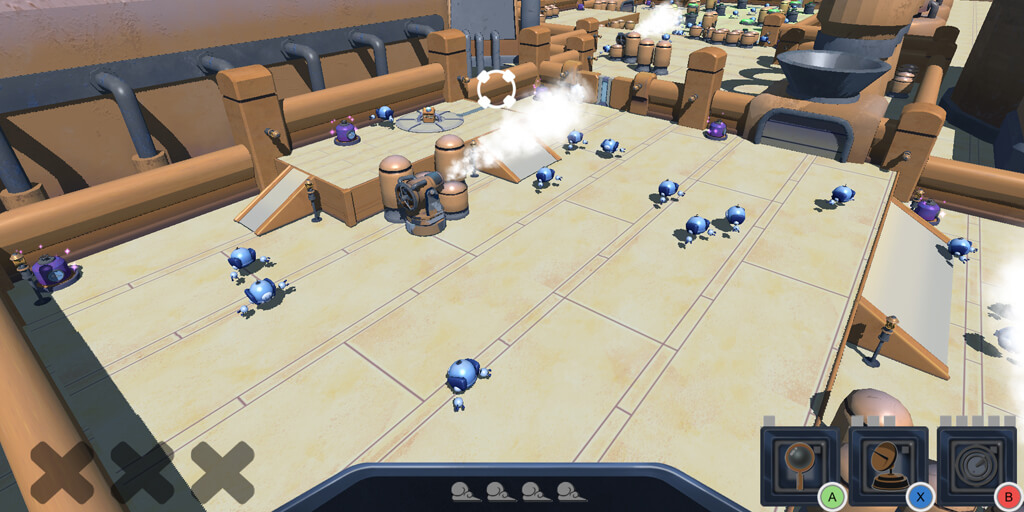Select the magnifying lens tower slot

799,465
